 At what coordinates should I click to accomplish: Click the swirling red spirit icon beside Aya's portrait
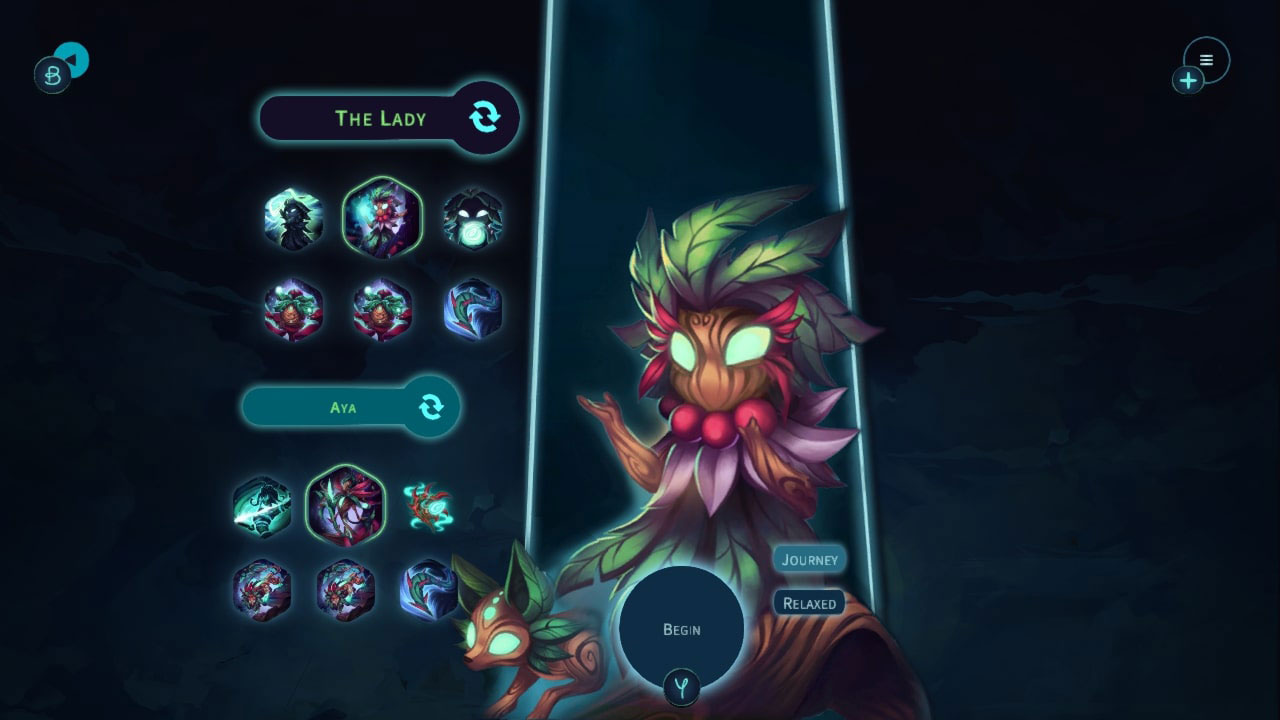click(430, 505)
